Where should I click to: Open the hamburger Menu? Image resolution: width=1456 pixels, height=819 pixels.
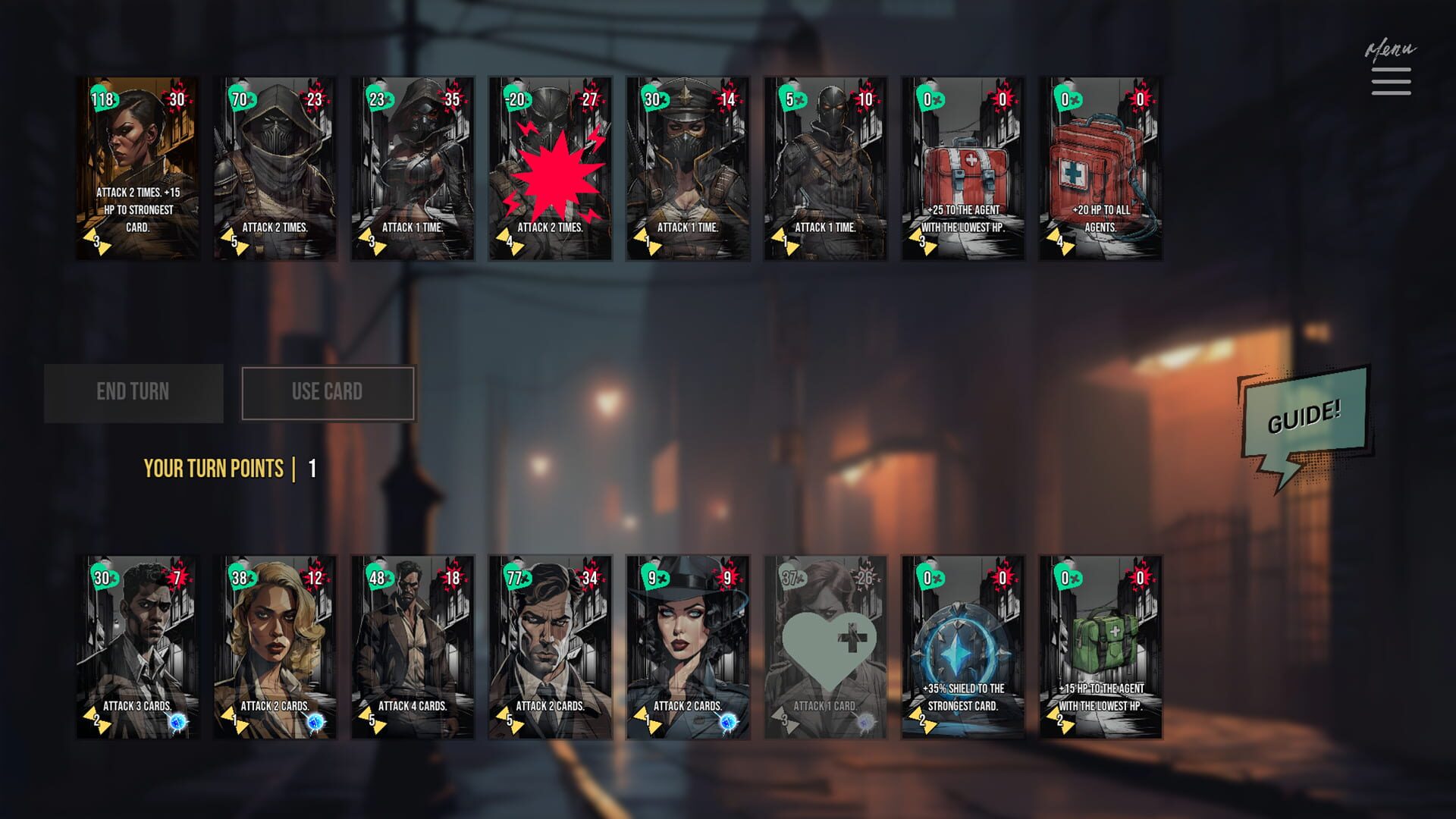pos(1391,81)
